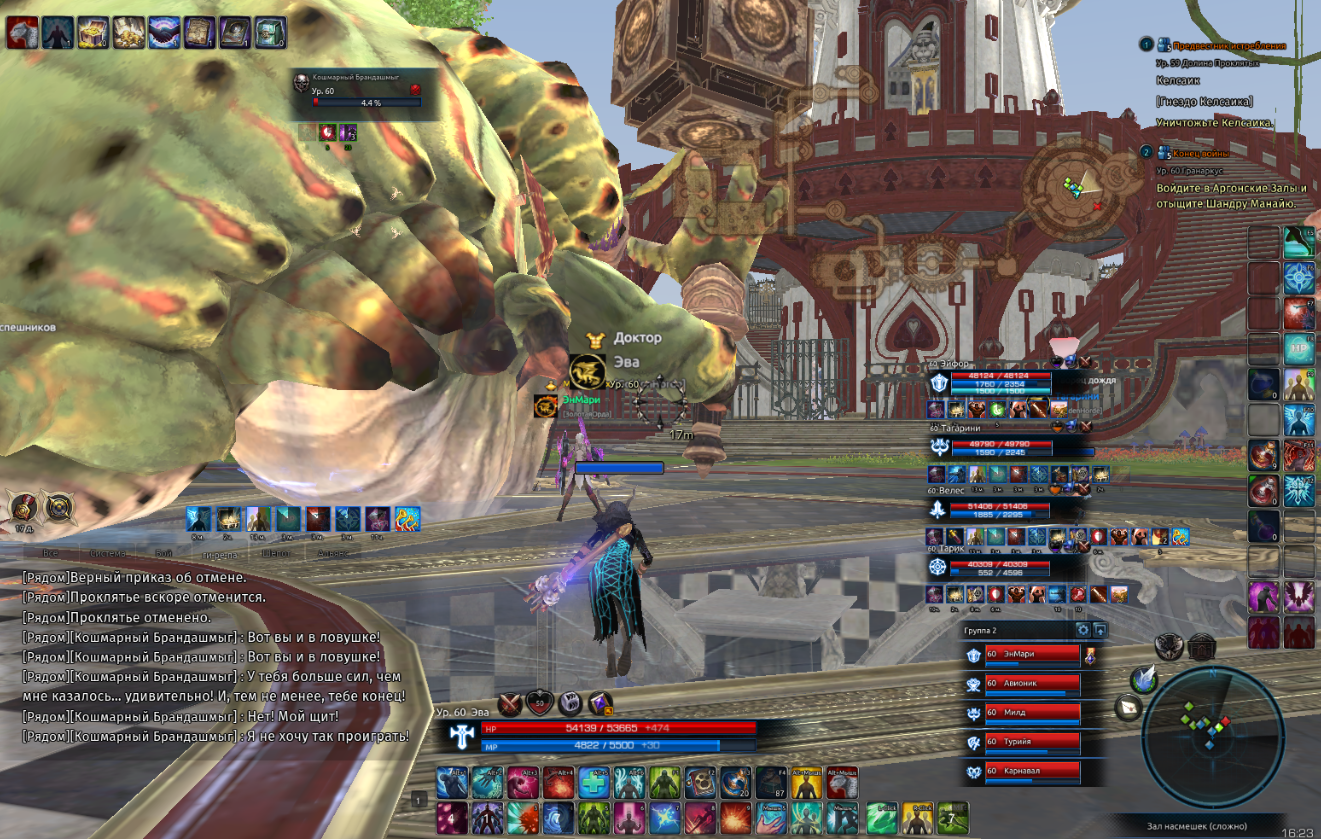Switch to the Бой chat tab
Viewport: 1321px width, 839px height.
pos(163,553)
